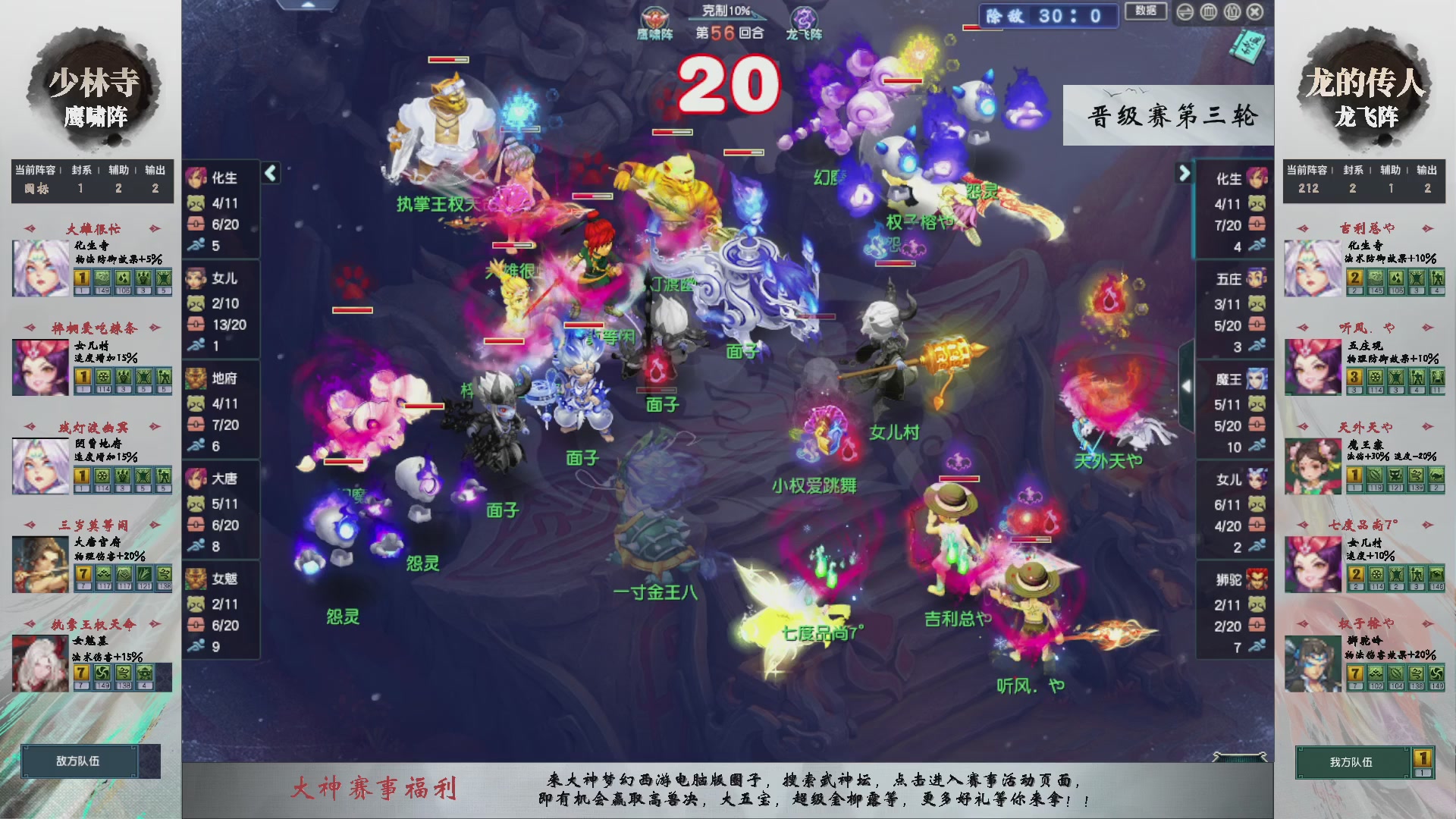Select the 魔王 sect icon in right panel

click(1257, 379)
